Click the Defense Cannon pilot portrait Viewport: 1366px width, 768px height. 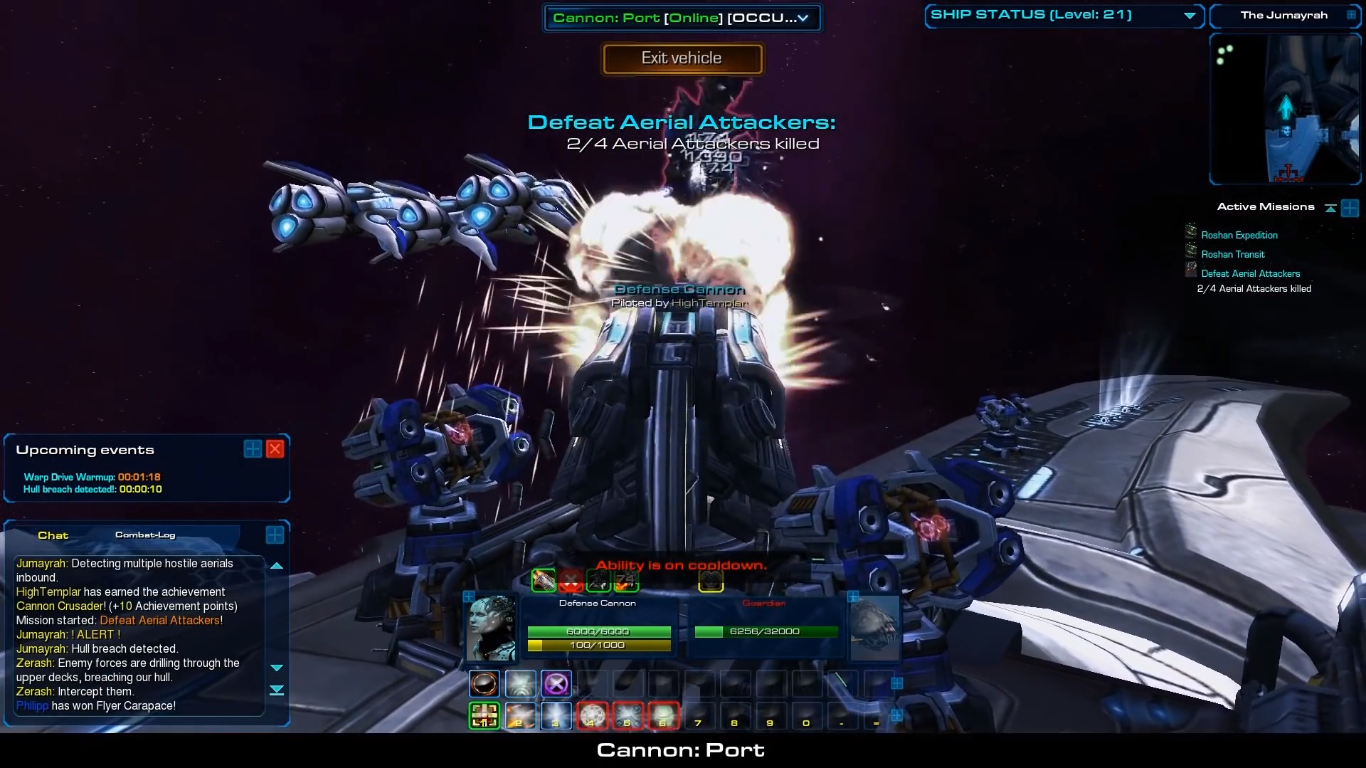coord(492,627)
